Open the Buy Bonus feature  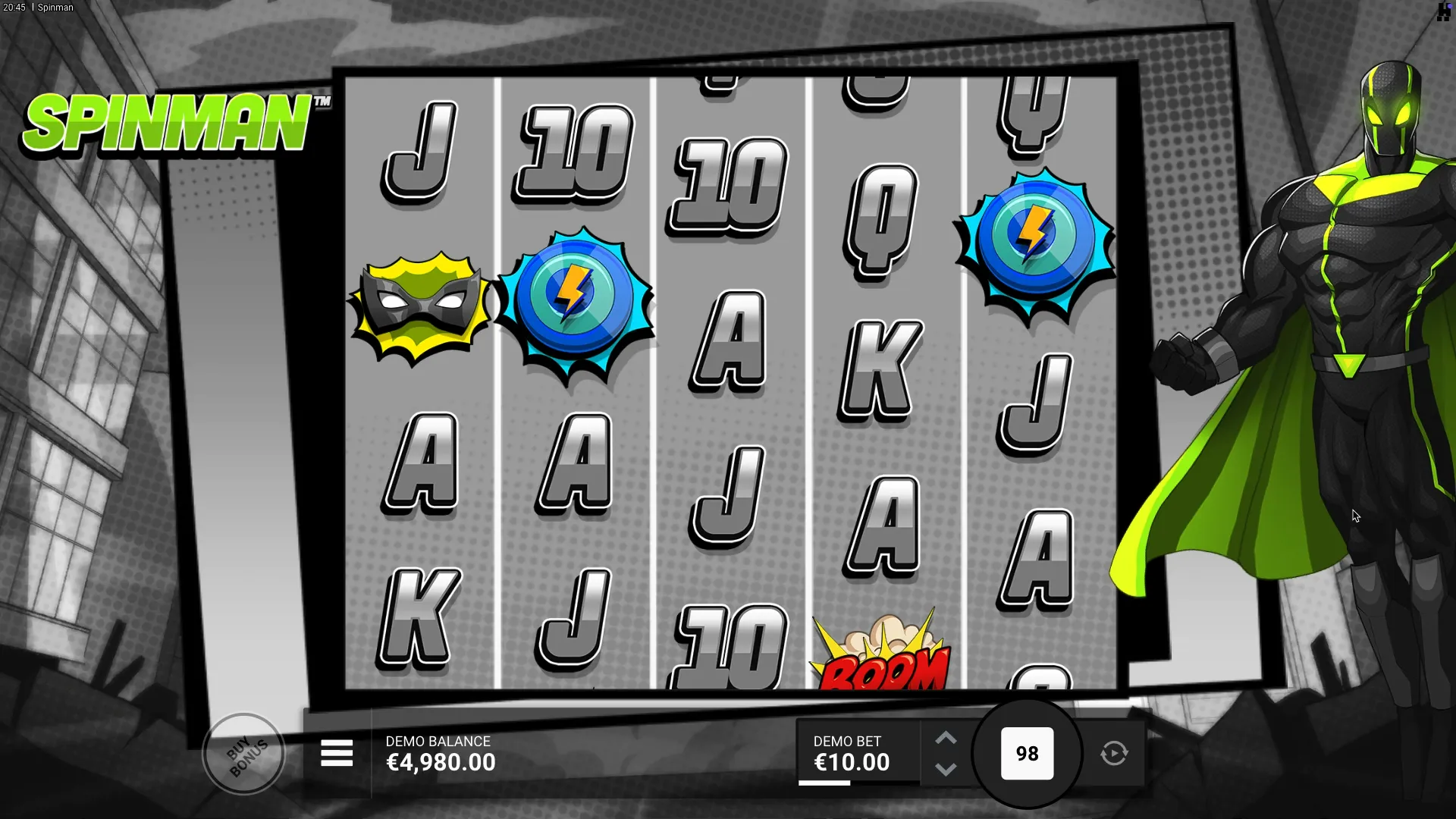(x=244, y=754)
